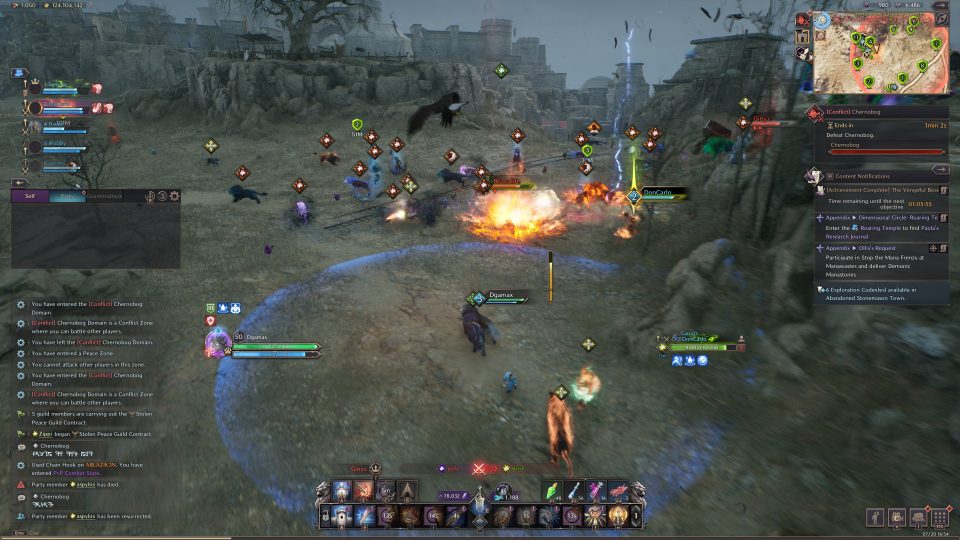Use the green potion consumable
The width and height of the screenshot is (960, 540).
point(552,490)
